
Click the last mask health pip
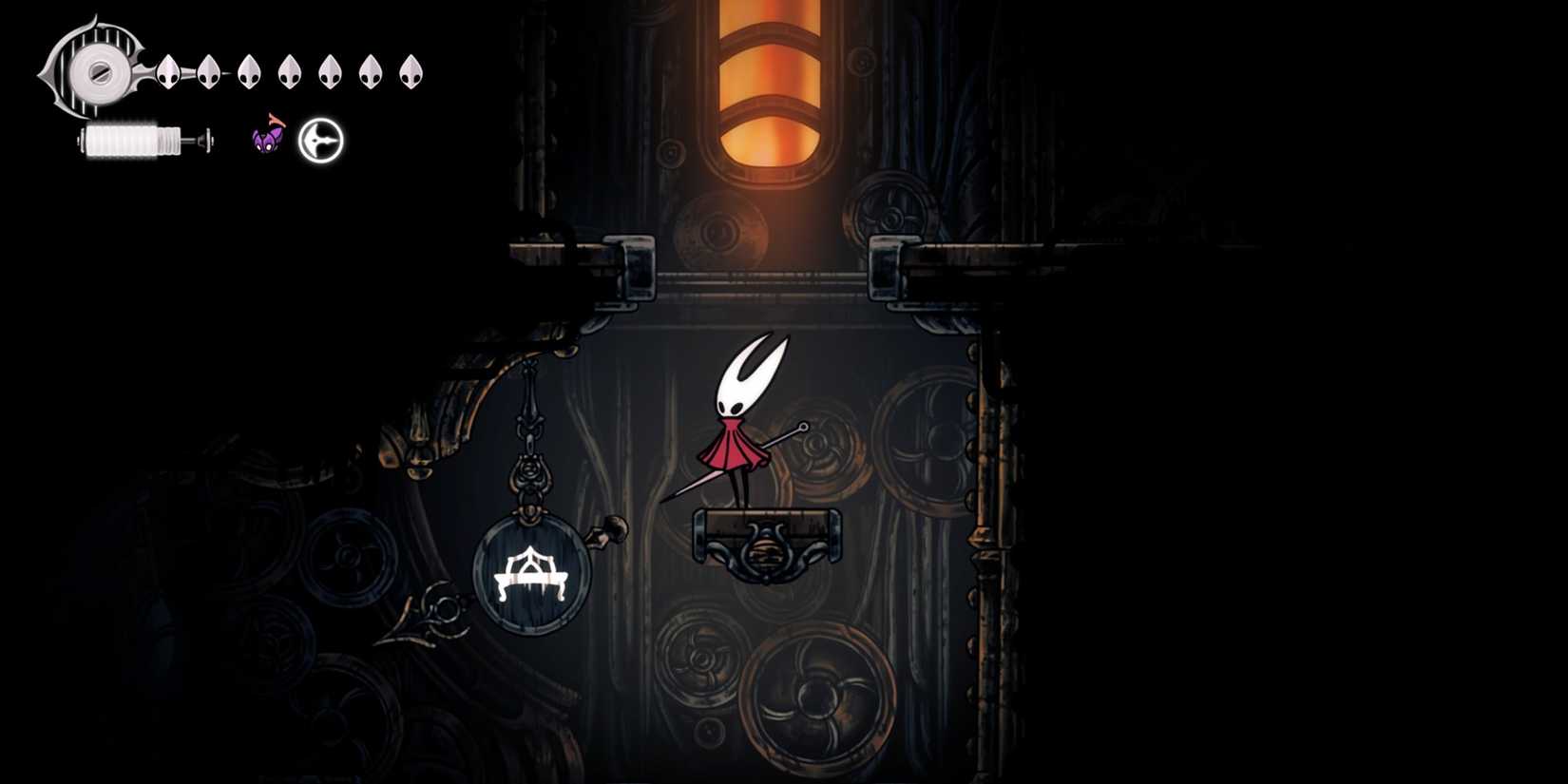pyautogui.click(x=410, y=71)
